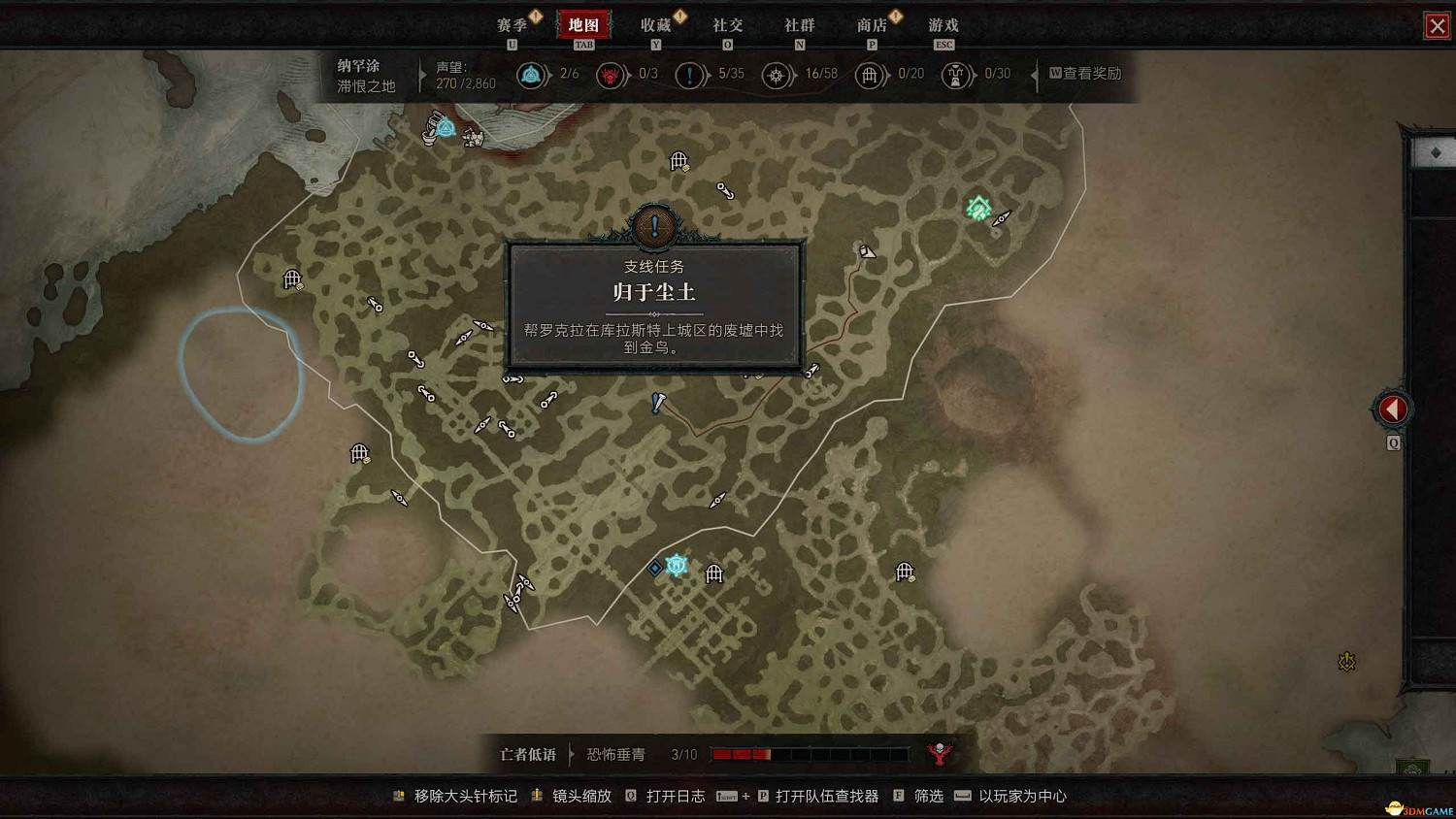Click the stronghold renown icon showing 0/30
1456x819 pixels.
(x=956, y=75)
